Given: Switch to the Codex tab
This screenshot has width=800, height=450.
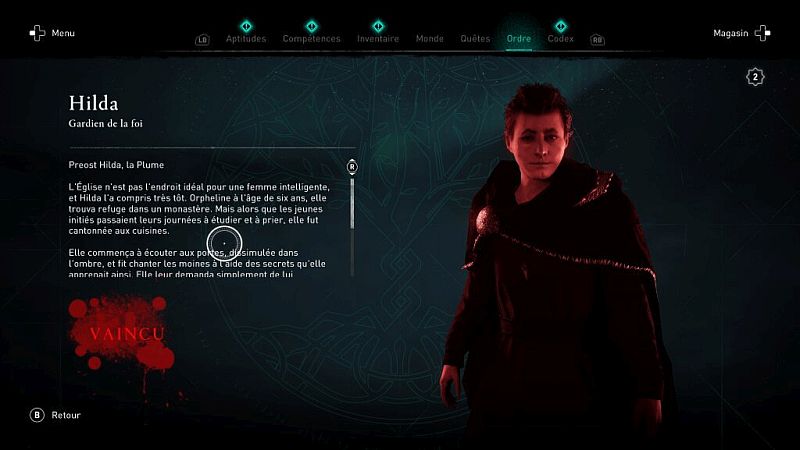Looking at the screenshot, I should click(561, 39).
